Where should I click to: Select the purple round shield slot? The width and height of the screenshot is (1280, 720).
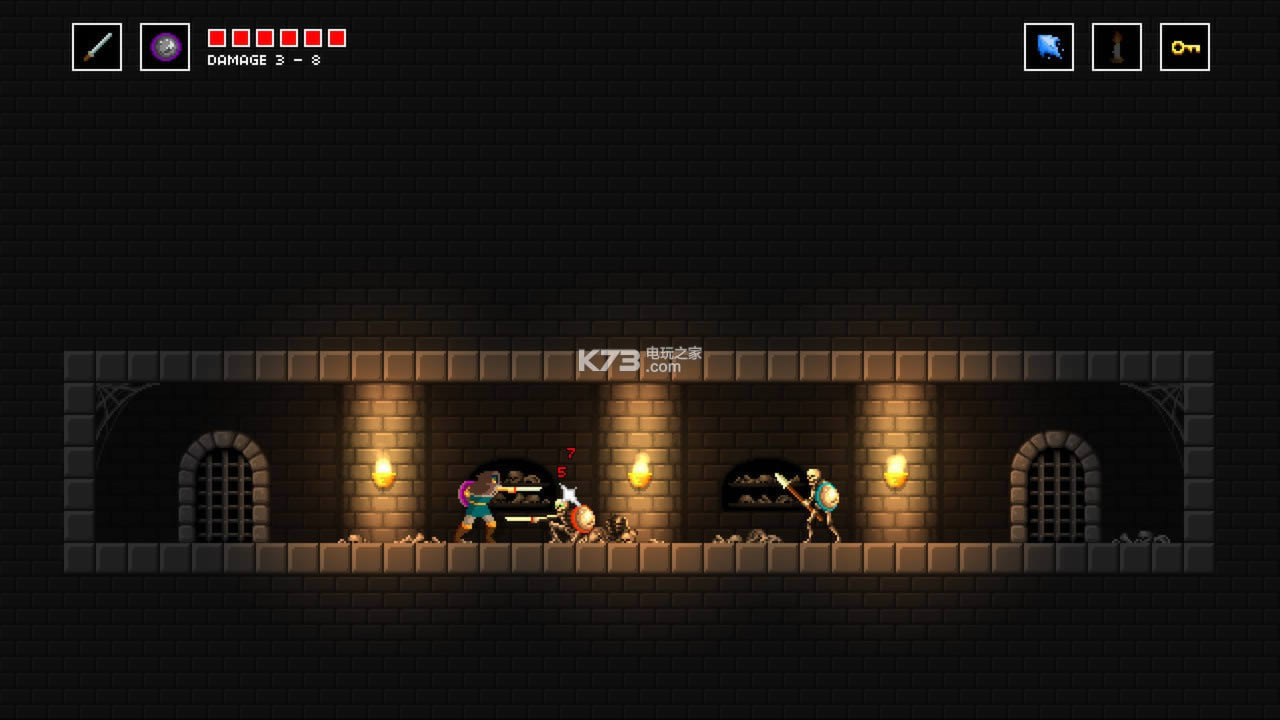click(x=165, y=47)
